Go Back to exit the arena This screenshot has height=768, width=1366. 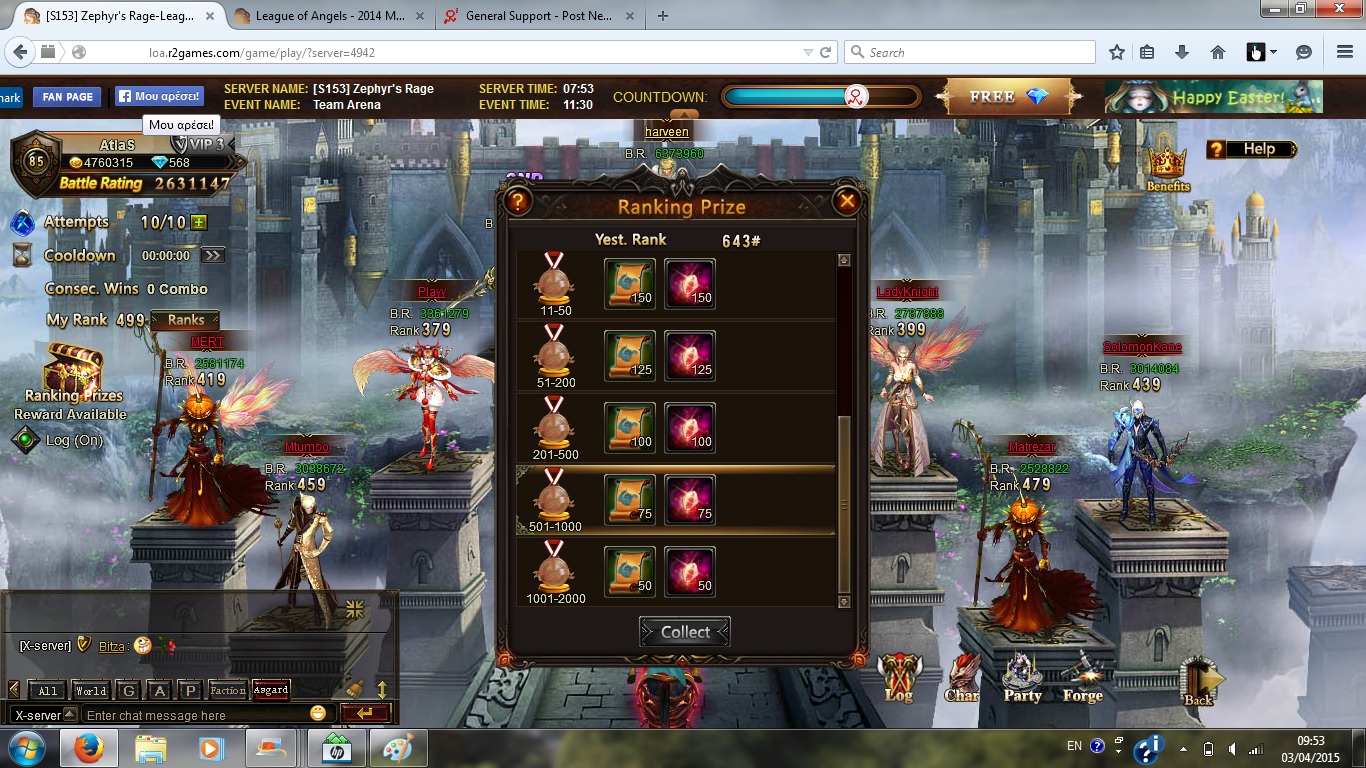click(x=1199, y=681)
